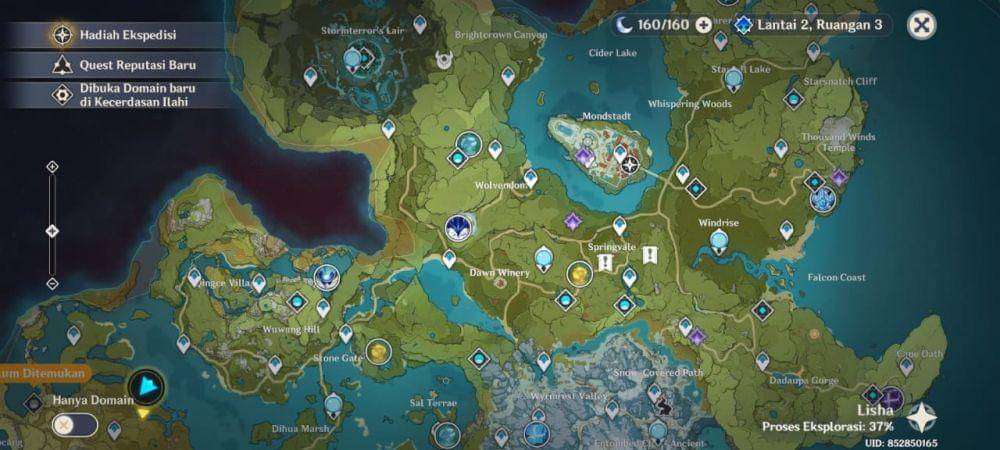Click the cyan player location arrow

click(147, 387)
